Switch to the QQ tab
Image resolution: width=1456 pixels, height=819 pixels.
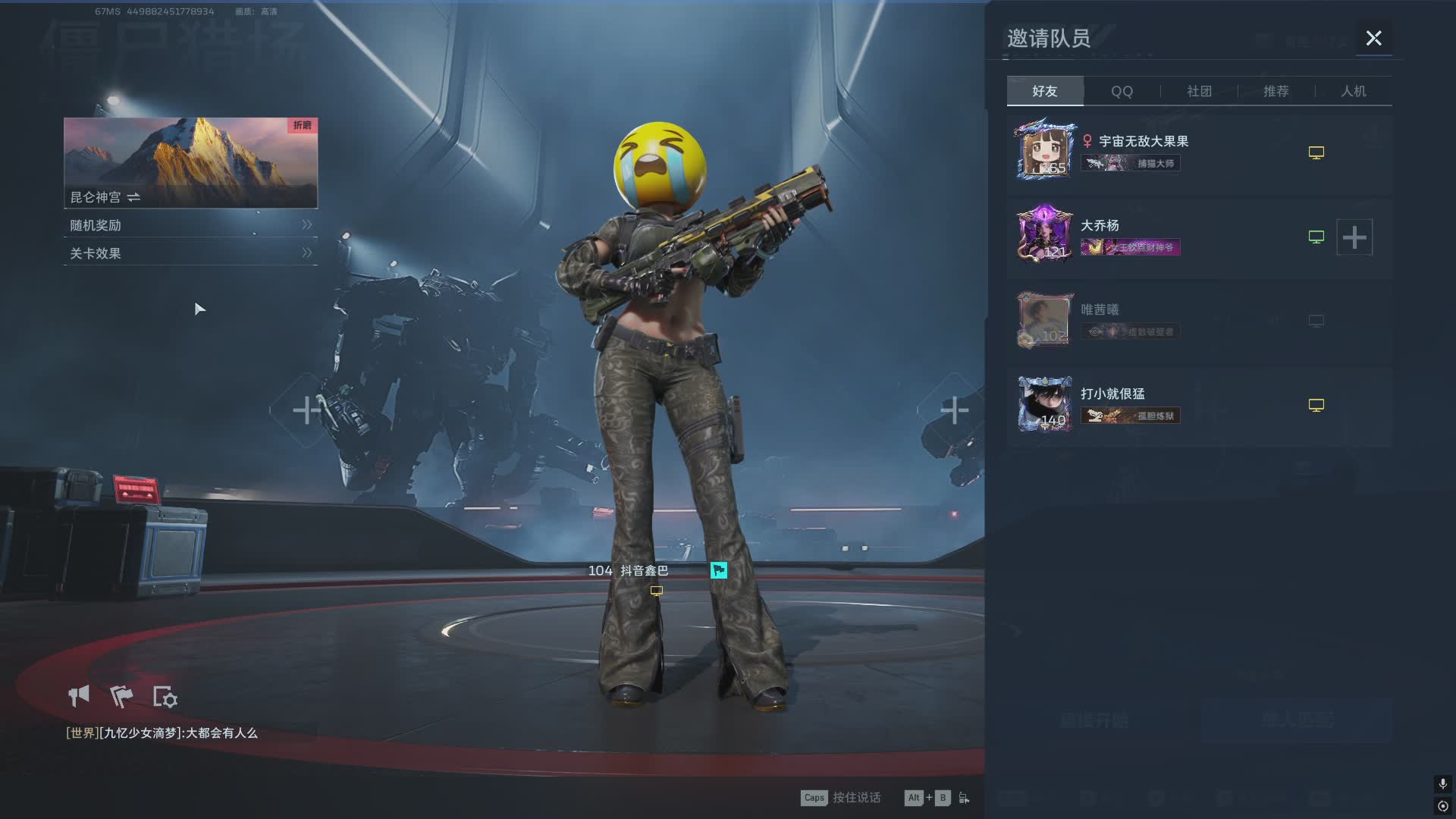[1122, 91]
